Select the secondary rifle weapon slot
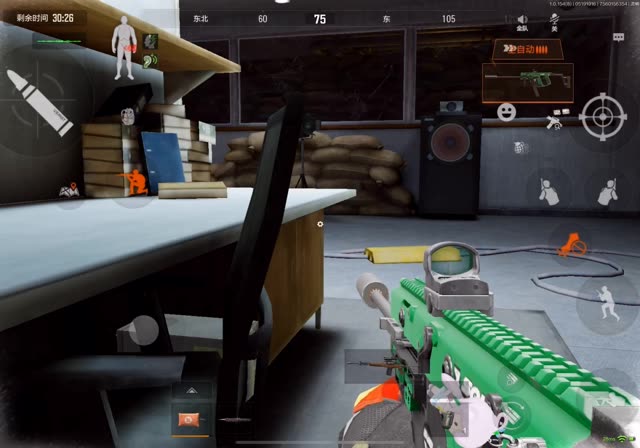The height and width of the screenshot is (448, 640). [x=368, y=366]
